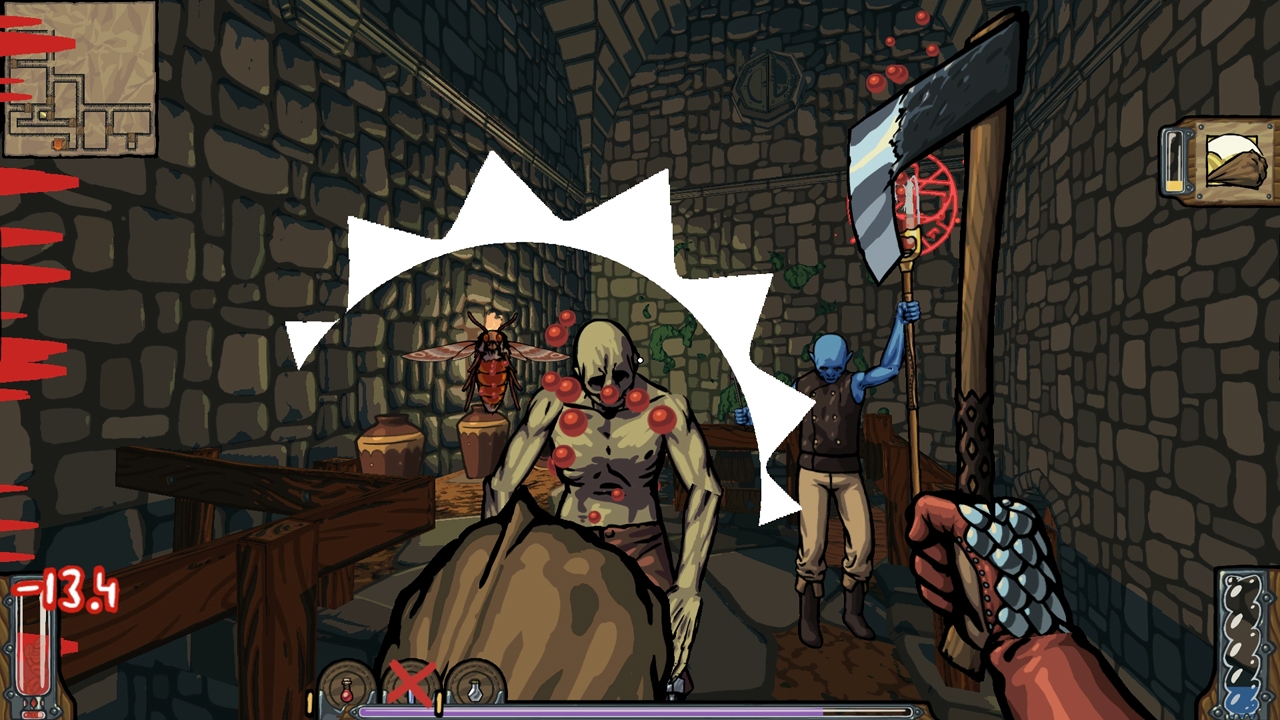
Task: Click the torch fuel gauge beside the item slot
Action: click(1173, 160)
